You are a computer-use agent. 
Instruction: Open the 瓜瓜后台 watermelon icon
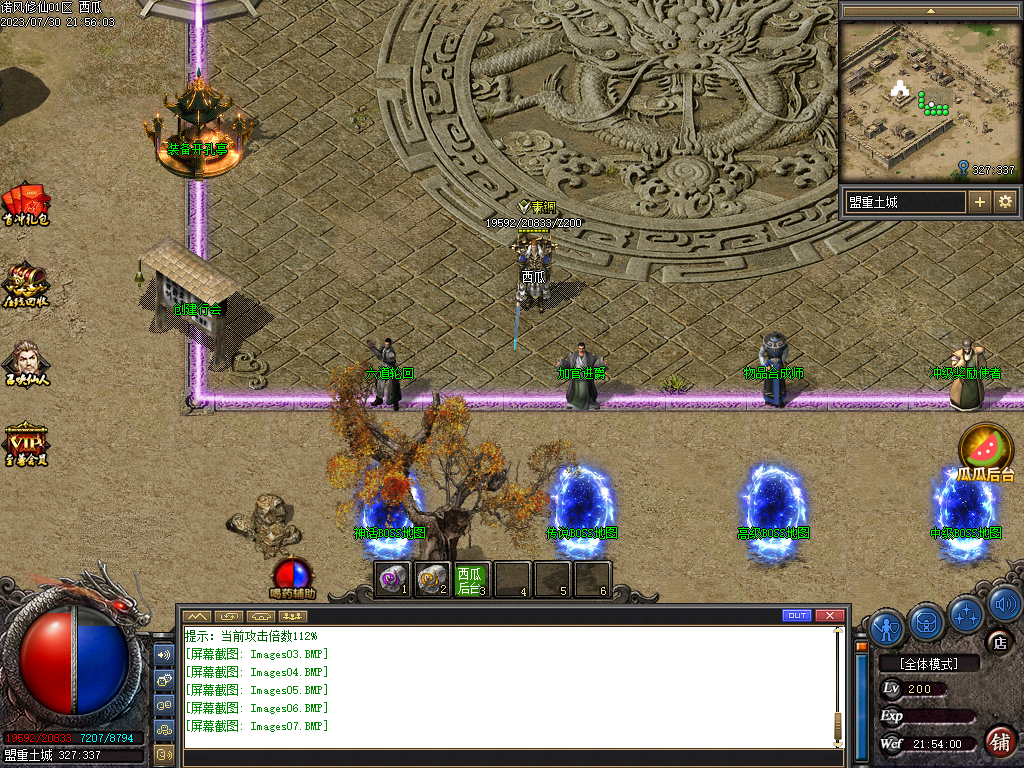[986, 448]
